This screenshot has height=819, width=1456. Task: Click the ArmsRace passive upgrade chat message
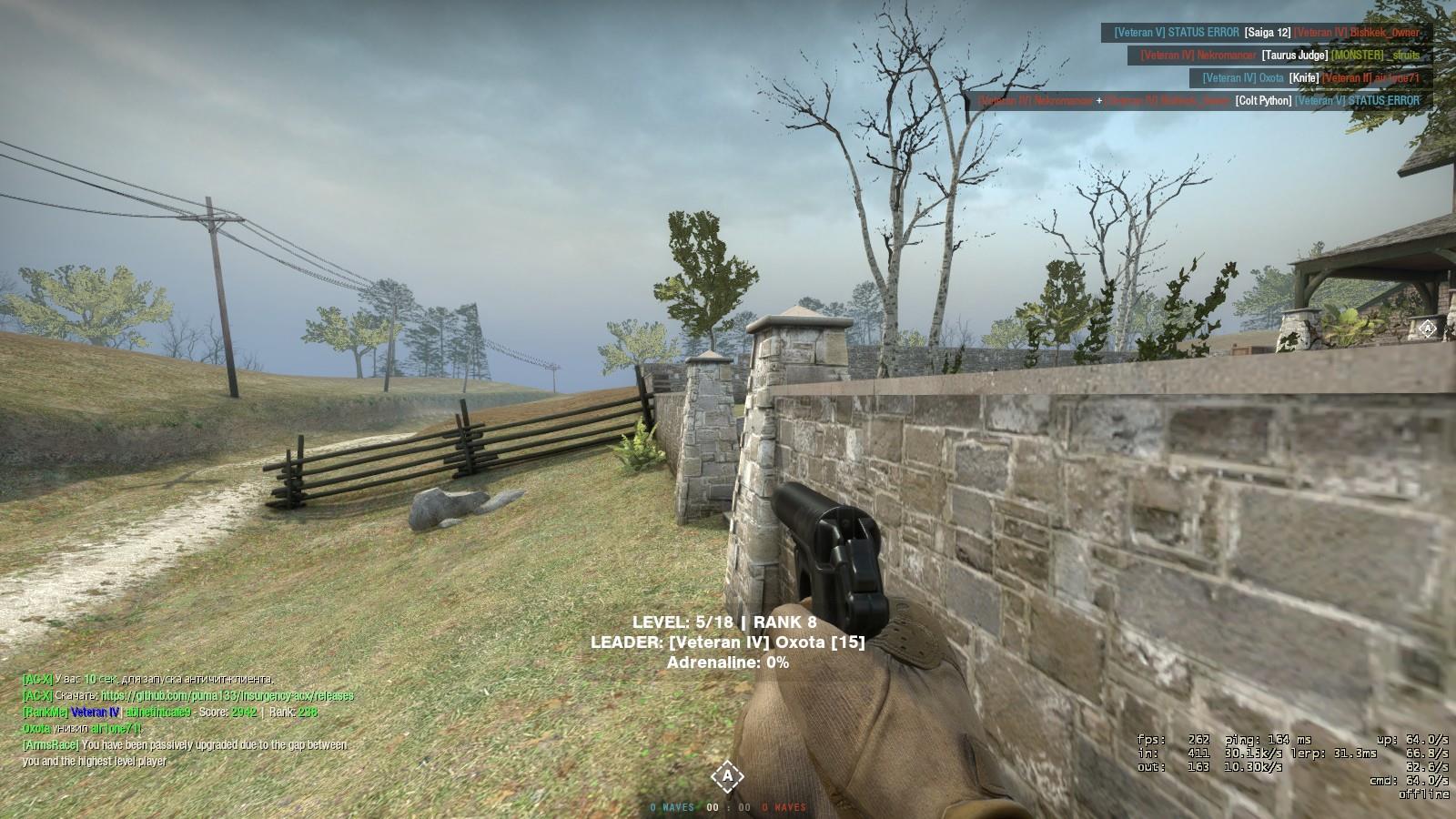point(184,753)
